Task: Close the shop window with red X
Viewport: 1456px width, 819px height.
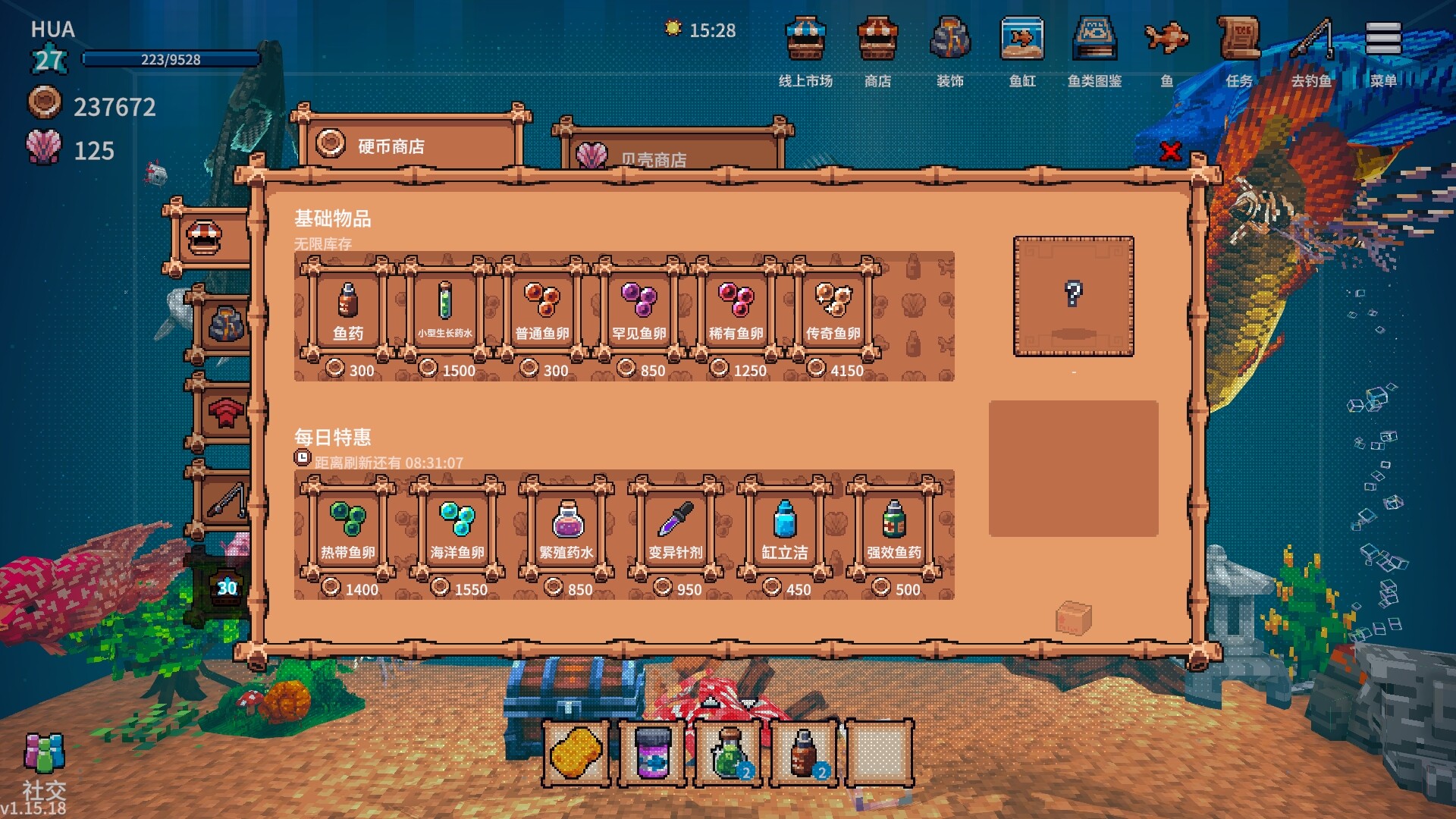Action: [1170, 152]
